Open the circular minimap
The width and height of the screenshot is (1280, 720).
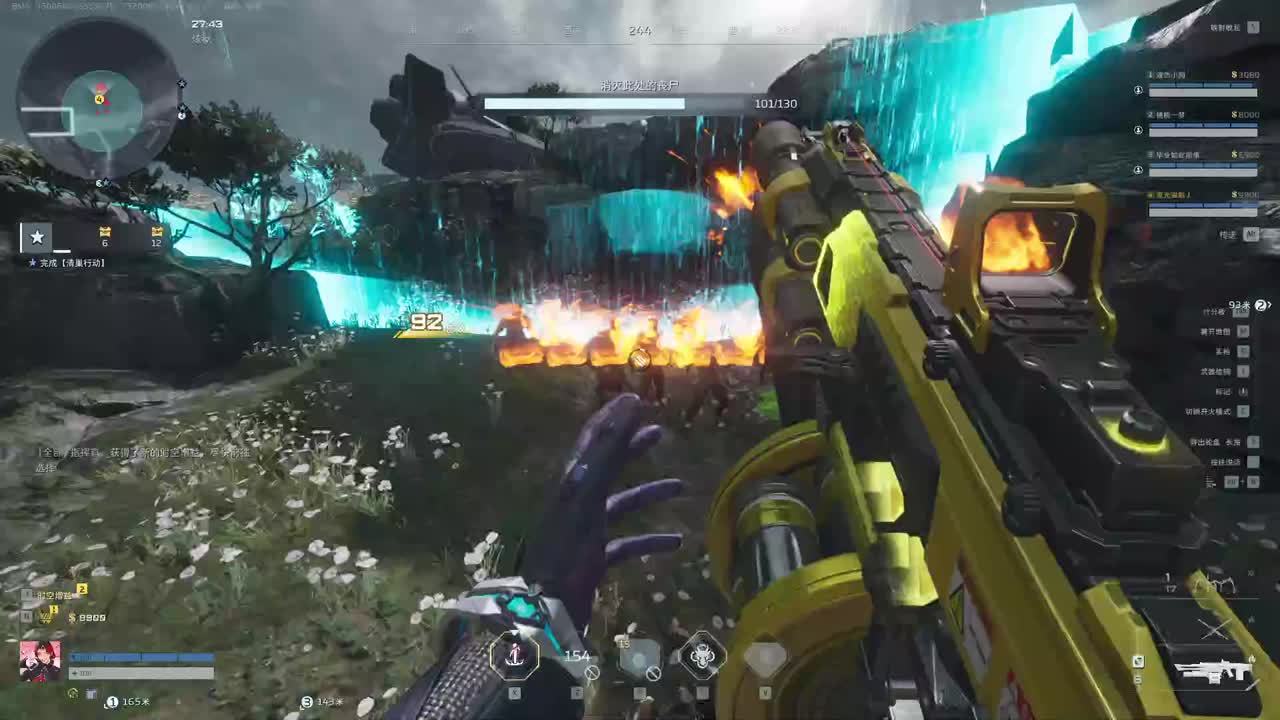click(98, 100)
